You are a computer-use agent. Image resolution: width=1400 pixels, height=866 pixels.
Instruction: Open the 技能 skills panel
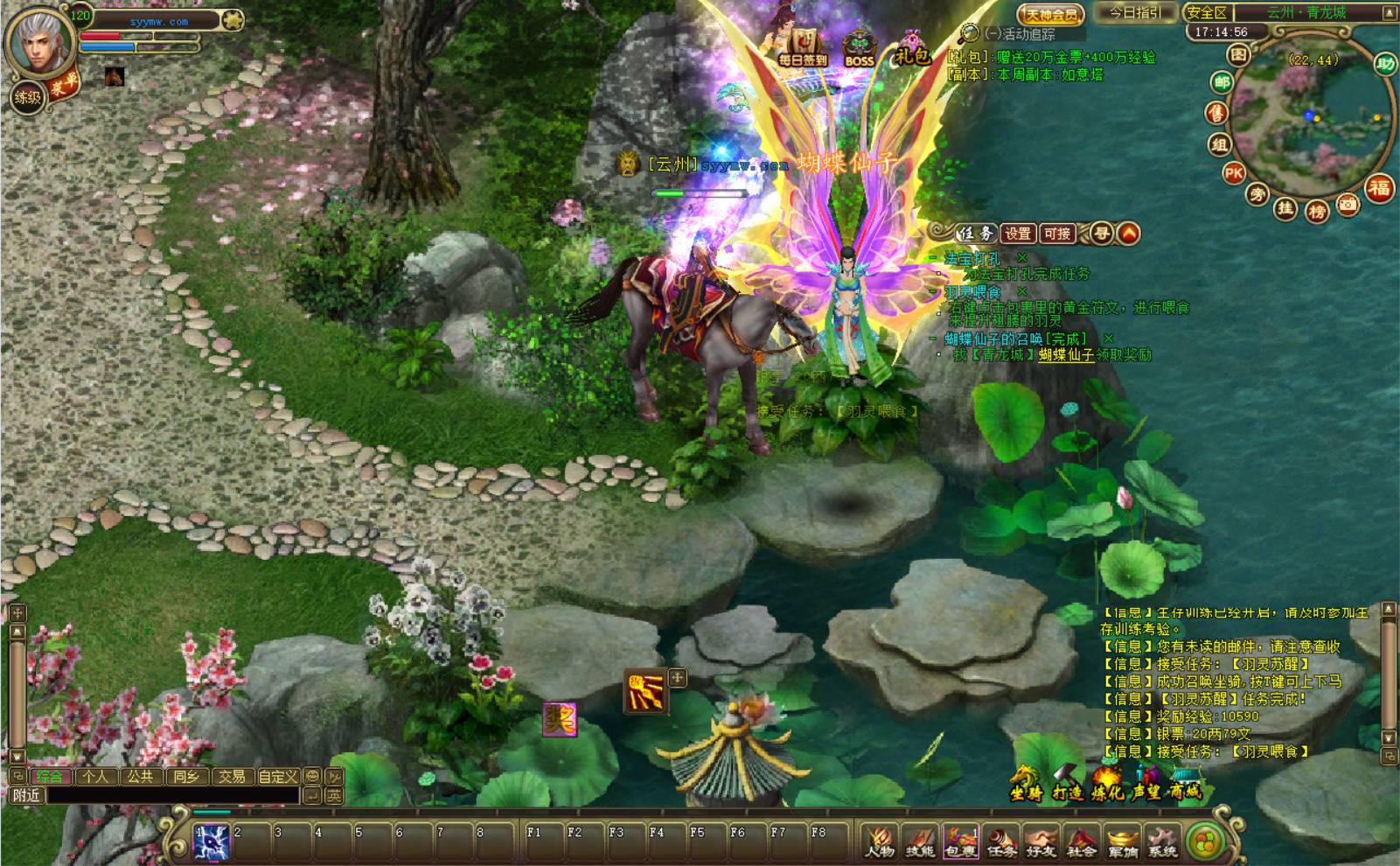pos(919,841)
